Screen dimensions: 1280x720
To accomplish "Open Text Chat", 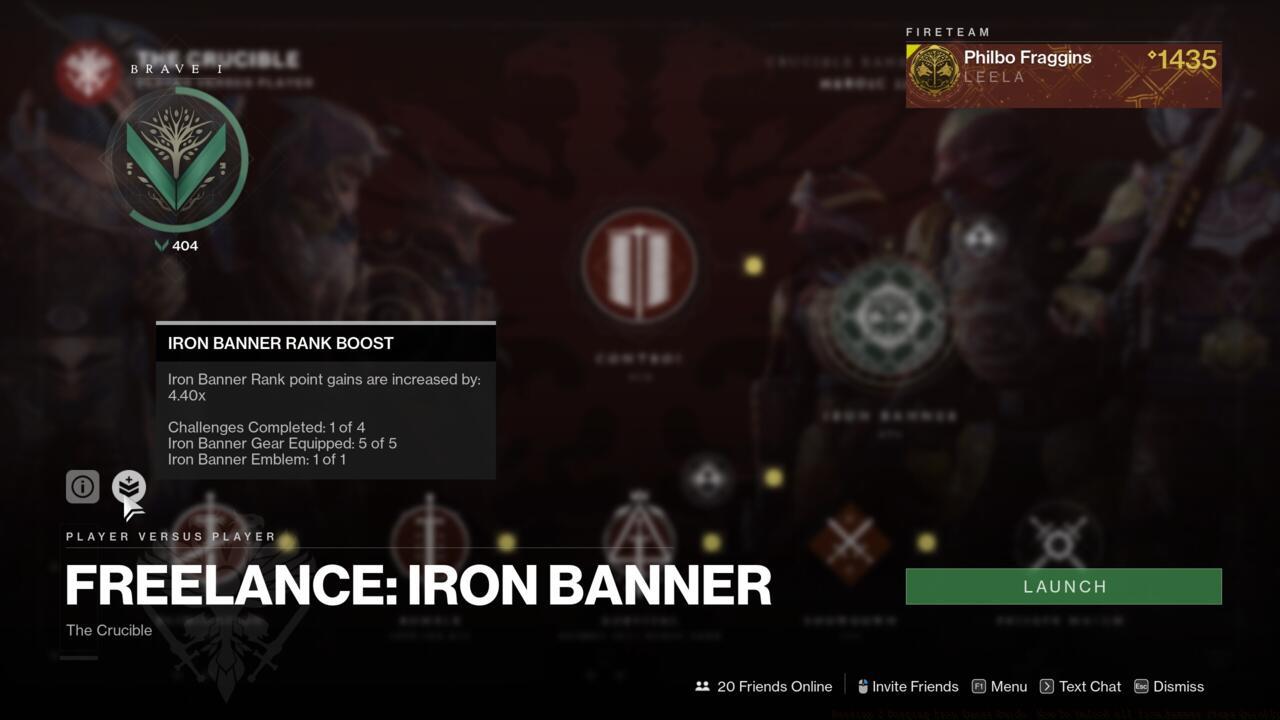I will 1089,686.
